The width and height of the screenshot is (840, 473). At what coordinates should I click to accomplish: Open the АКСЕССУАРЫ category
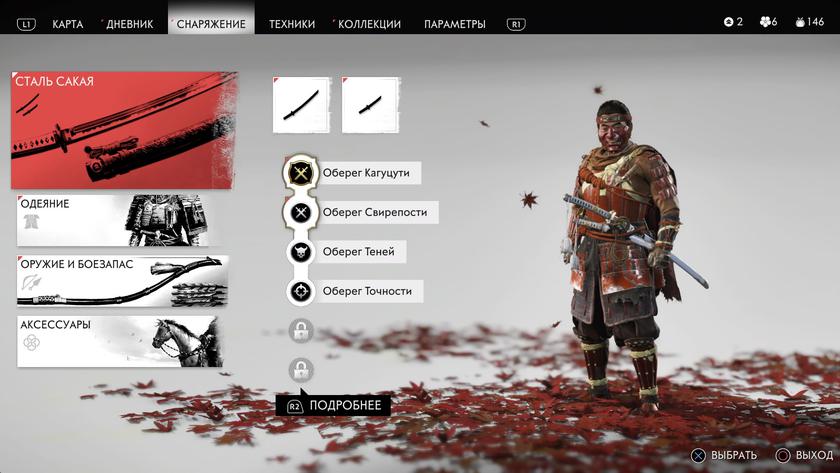[118, 342]
